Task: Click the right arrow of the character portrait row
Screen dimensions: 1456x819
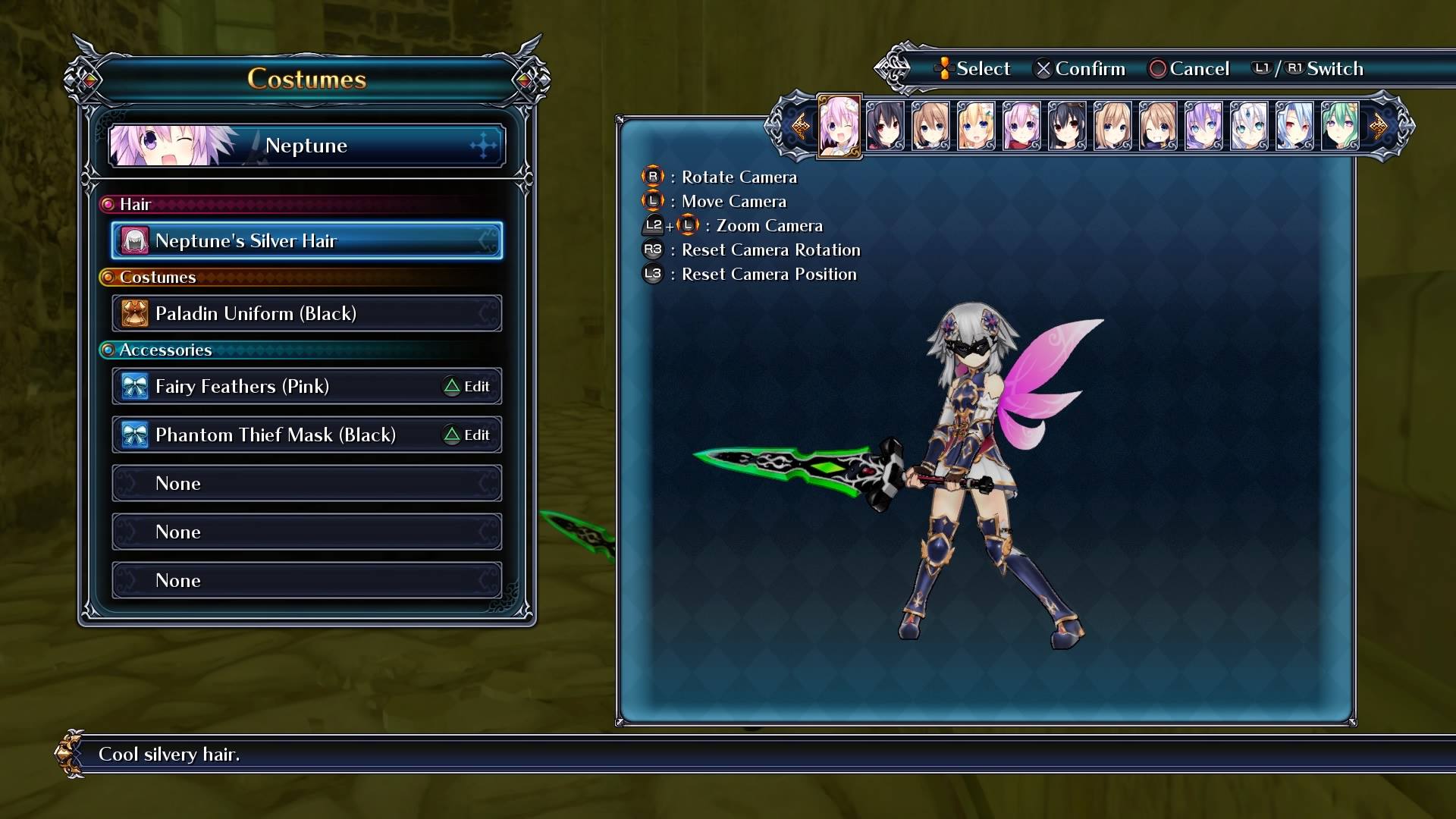Action: coord(1379,126)
